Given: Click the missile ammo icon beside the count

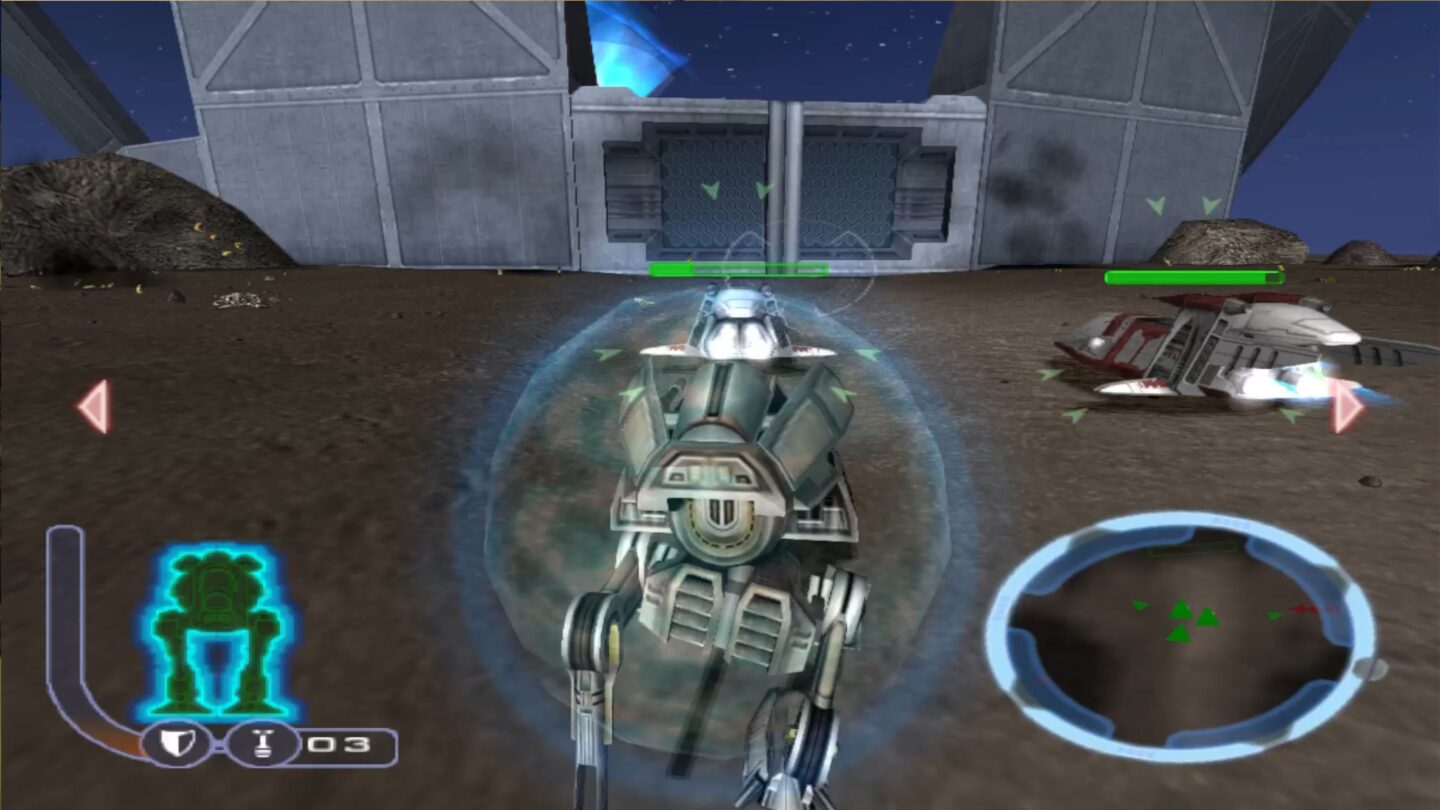Looking at the screenshot, I should pyautogui.click(x=263, y=742).
